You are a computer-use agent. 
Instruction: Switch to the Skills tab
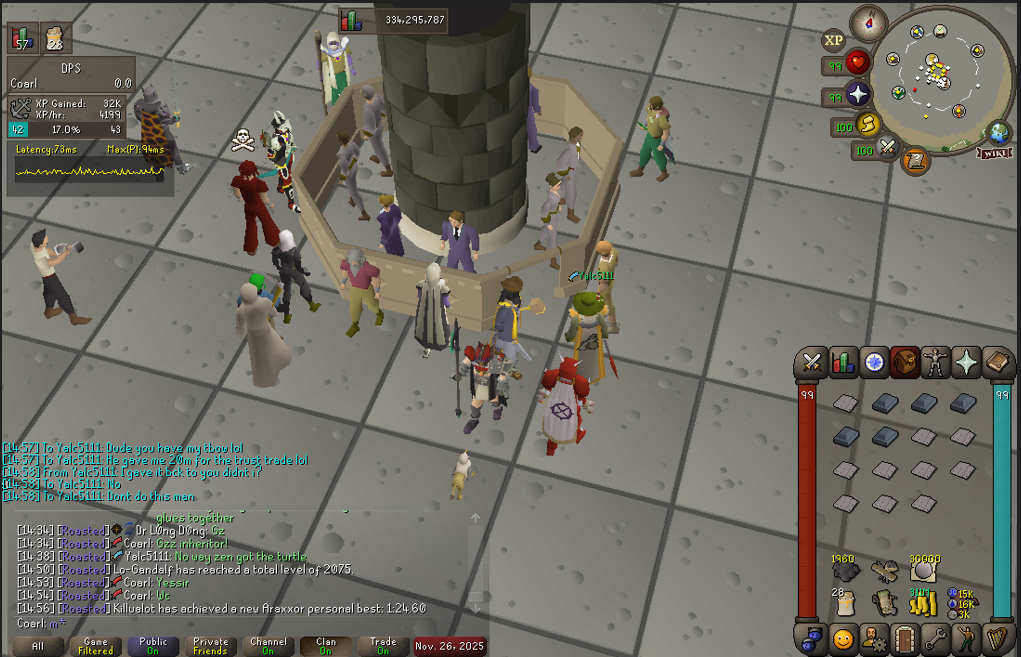(x=842, y=363)
